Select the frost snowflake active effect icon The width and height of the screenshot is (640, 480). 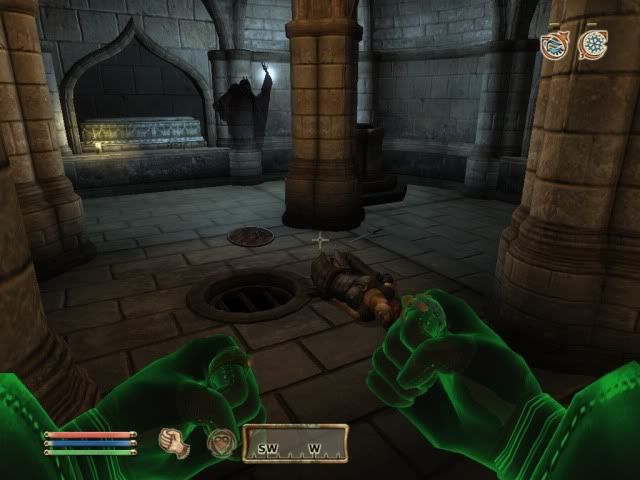click(594, 44)
